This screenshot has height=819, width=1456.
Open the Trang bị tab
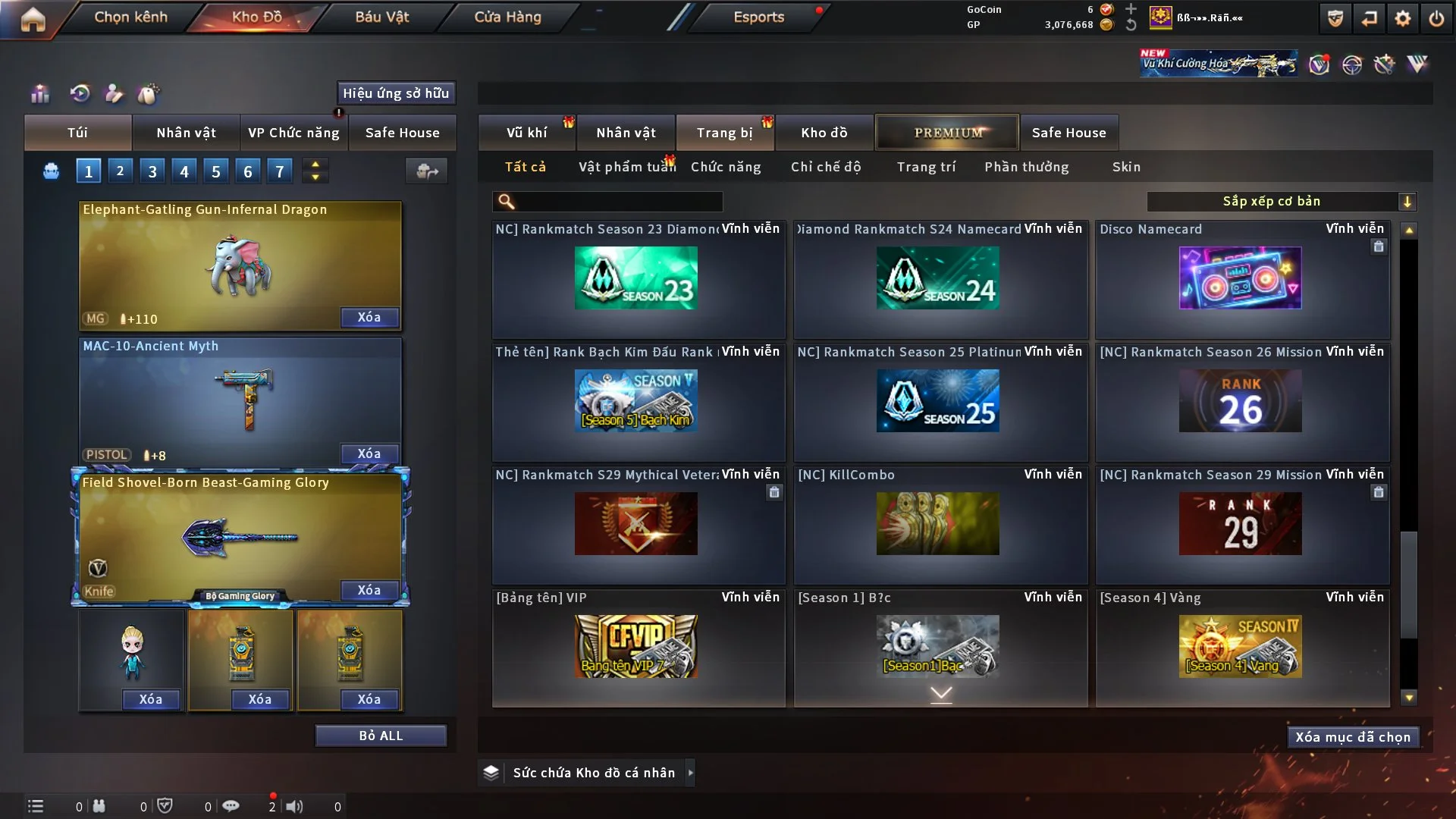(x=724, y=133)
